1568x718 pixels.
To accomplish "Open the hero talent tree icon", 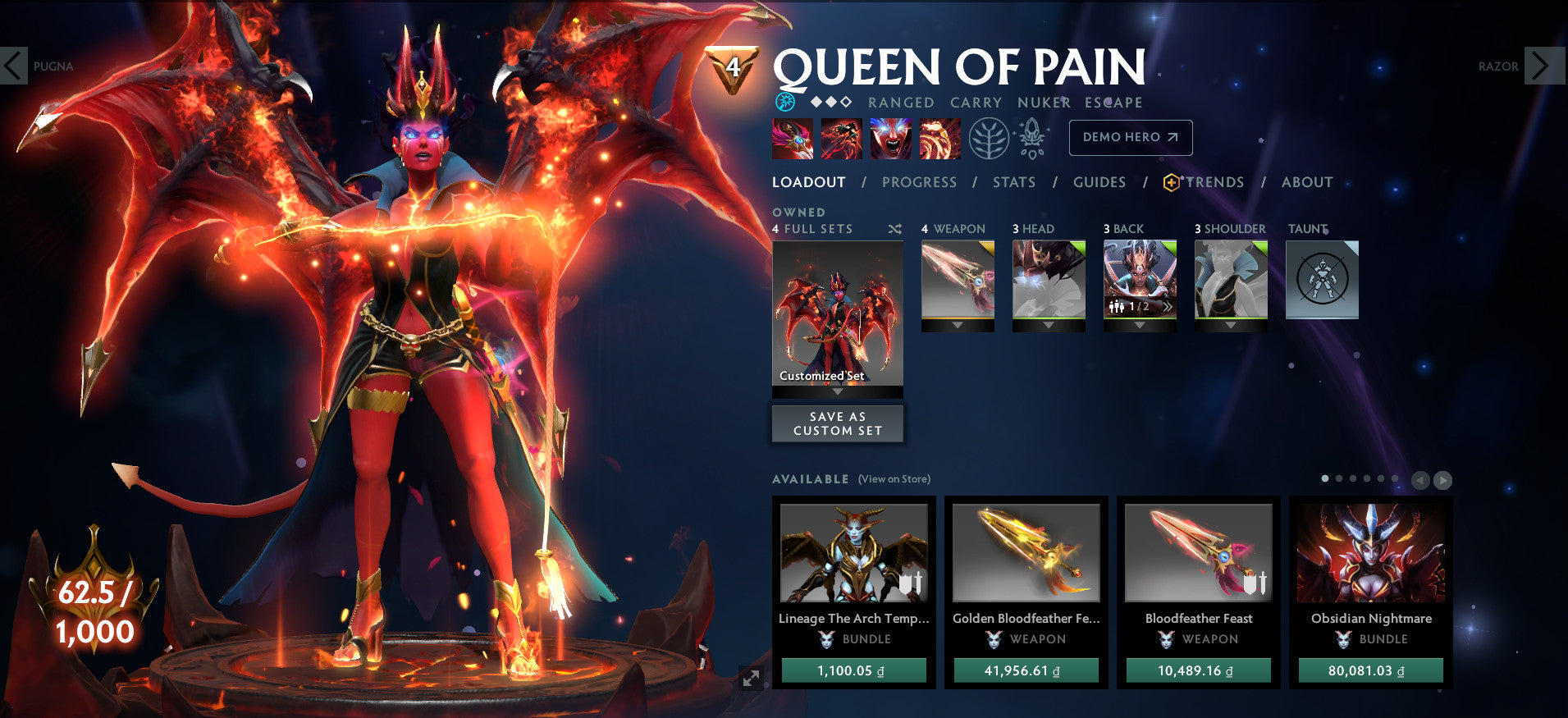I will click(x=990, y=138).
